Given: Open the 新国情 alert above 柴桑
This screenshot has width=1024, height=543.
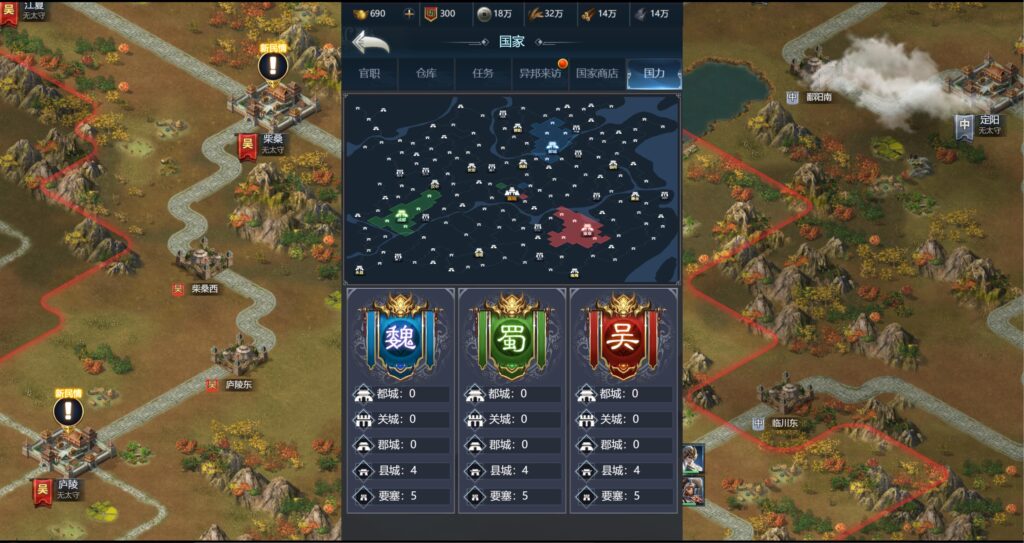Looking at the screenshot, I should [x=273, y=66].
